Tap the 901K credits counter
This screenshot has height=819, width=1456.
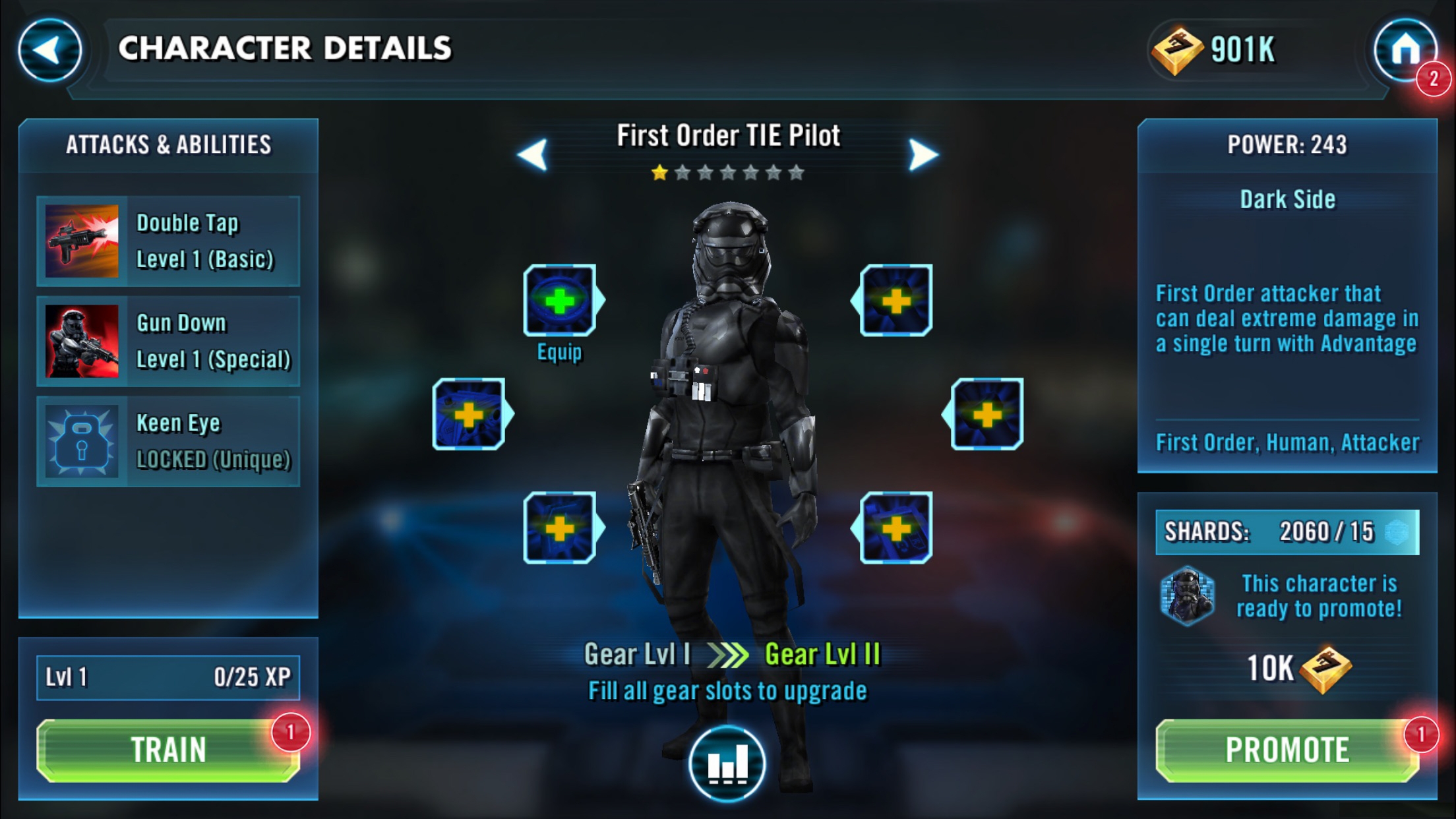[1215, 50]
